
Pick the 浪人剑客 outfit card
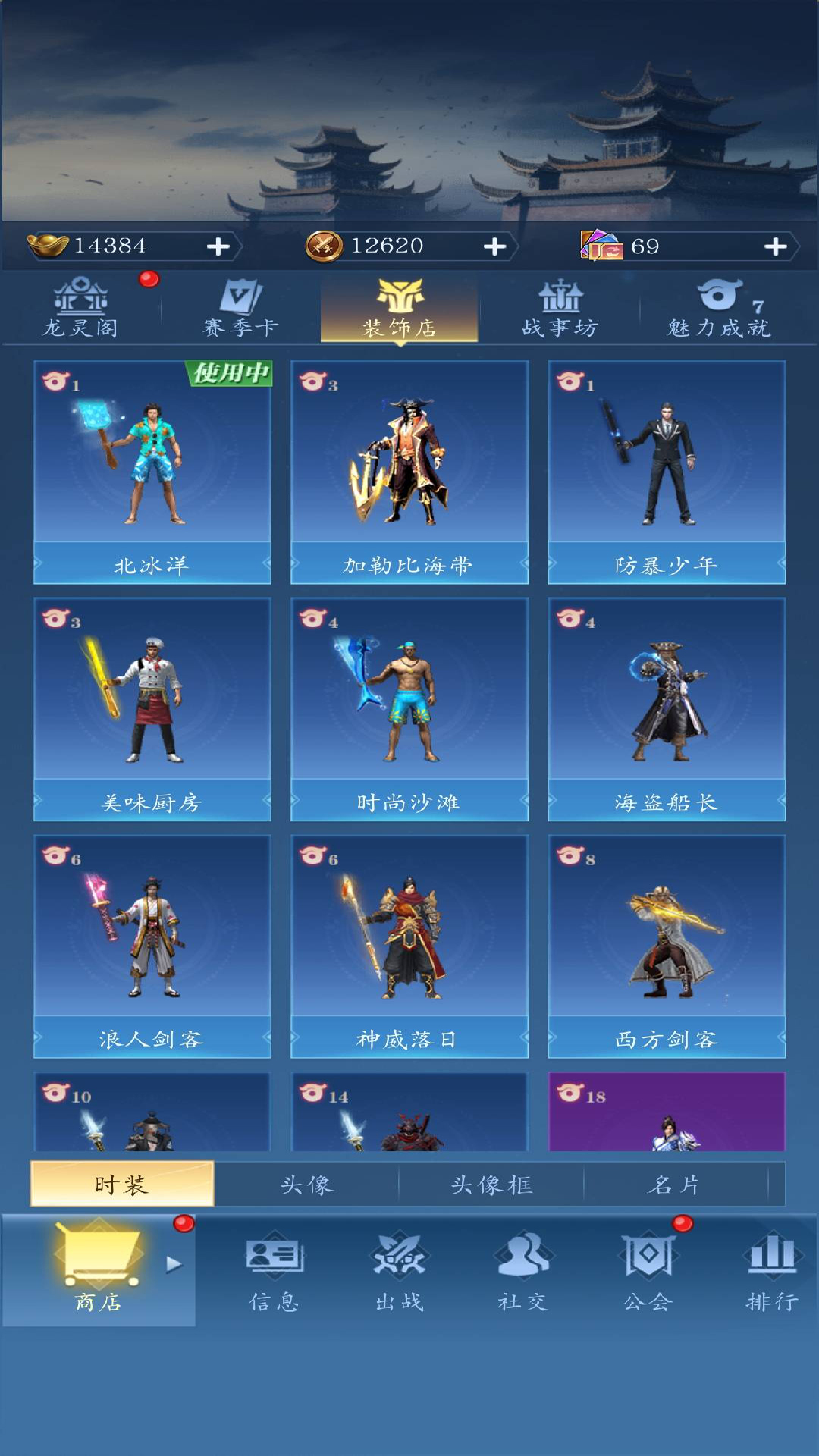(x=152, y=946)
